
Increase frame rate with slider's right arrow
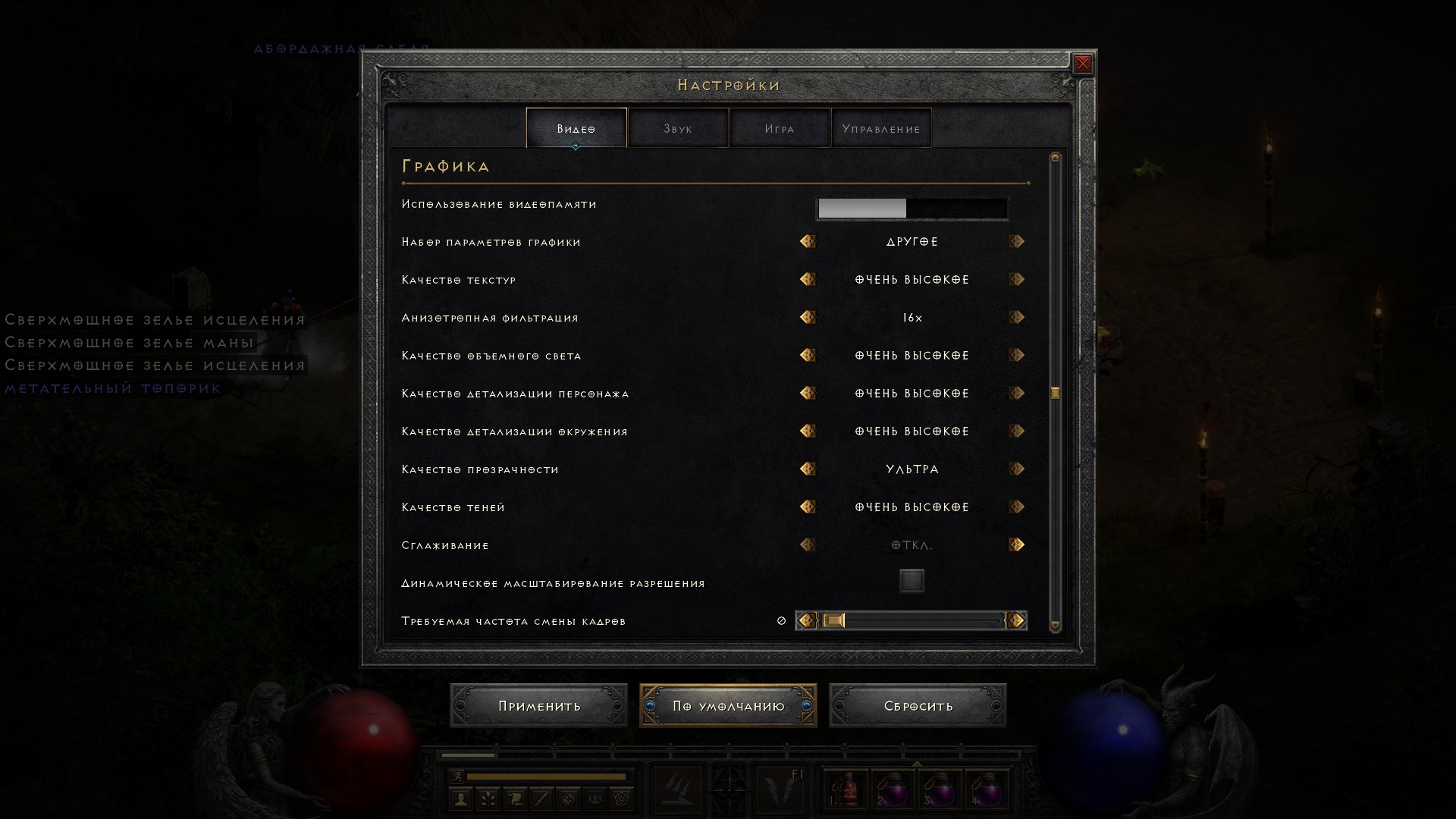point(1016,620)
